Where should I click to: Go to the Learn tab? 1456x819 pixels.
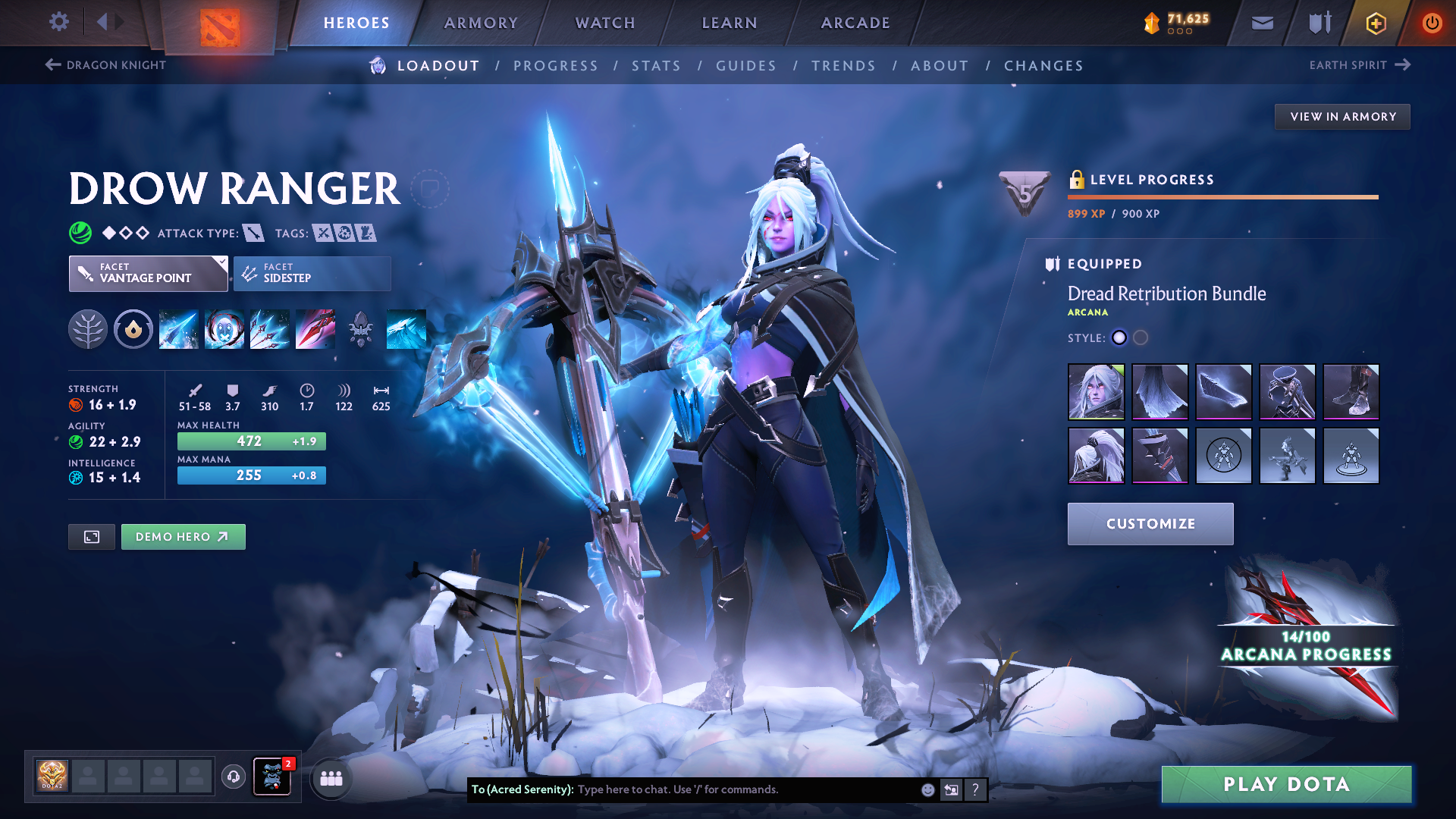730,23
